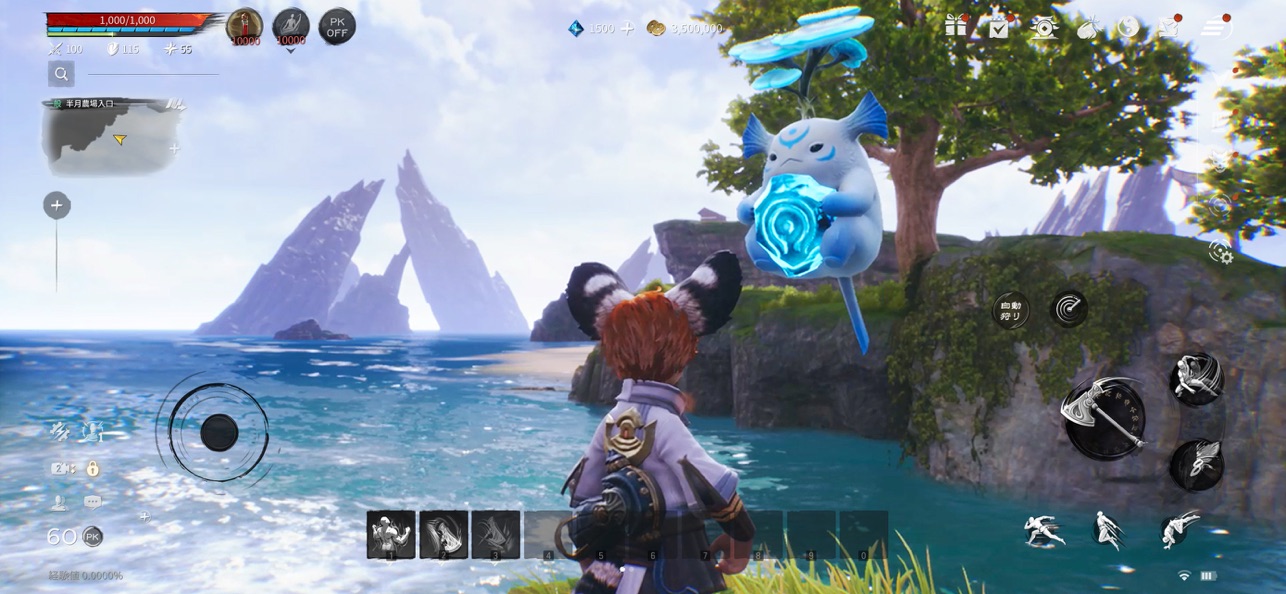Tap the radar scan button

tap(1069, 309)
